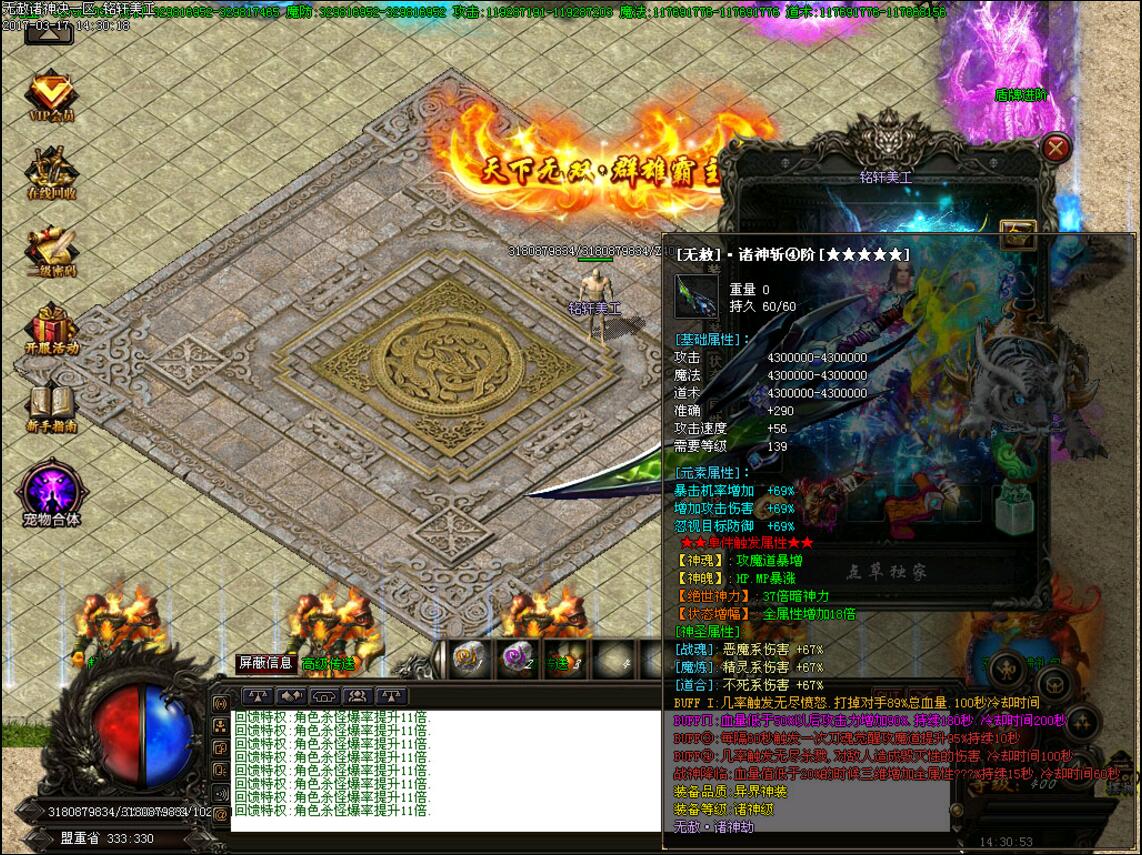
Task: Toggle the sound speaker chat channel button
Action: 221,793
